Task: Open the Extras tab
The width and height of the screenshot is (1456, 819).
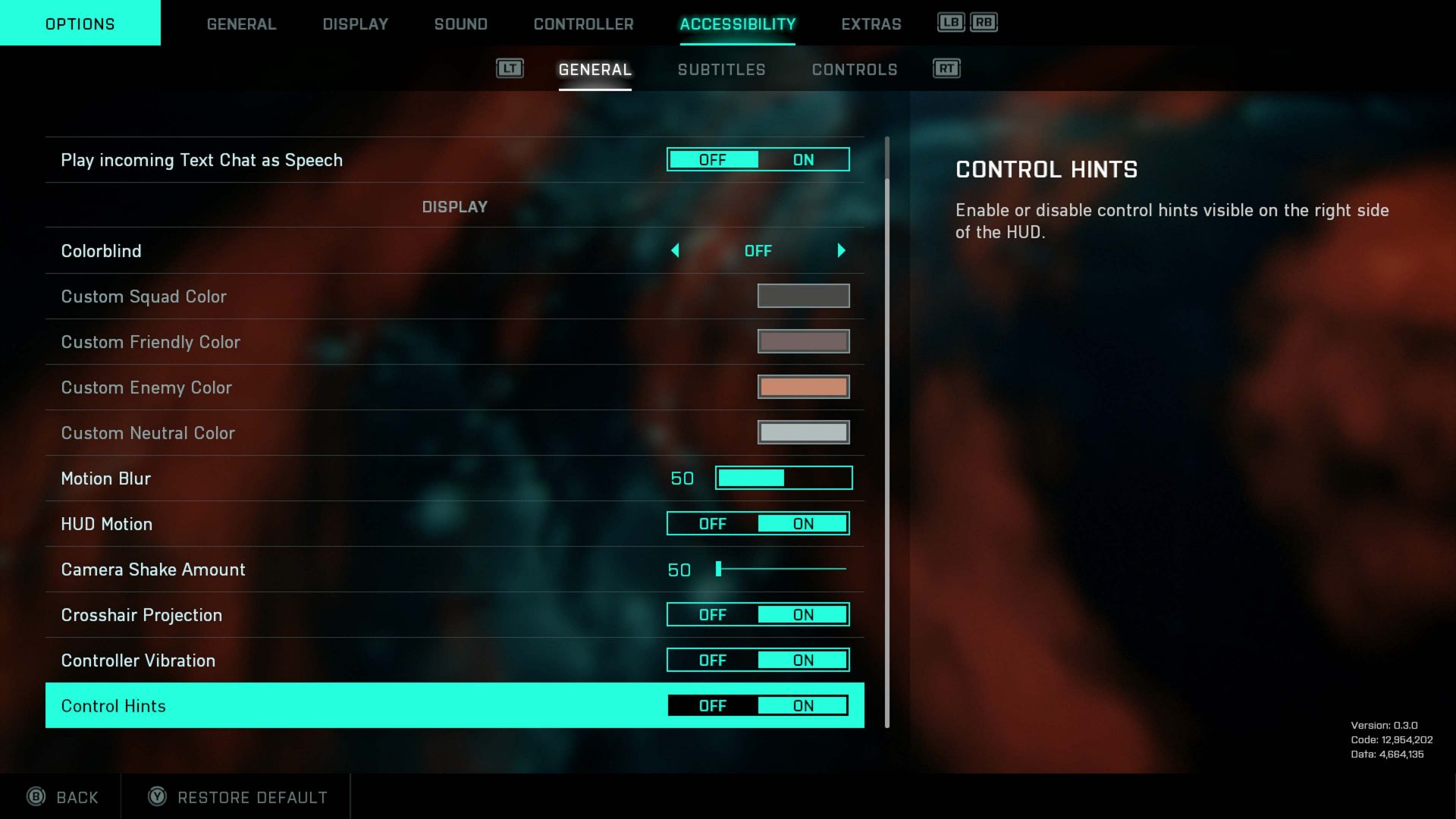Action: 871,24
